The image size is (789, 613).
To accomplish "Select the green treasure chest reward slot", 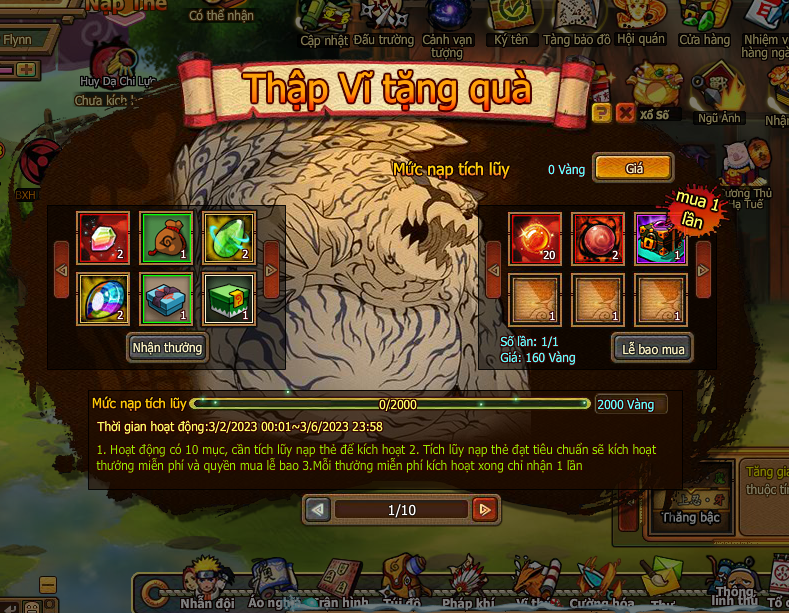I will (228, 298).
